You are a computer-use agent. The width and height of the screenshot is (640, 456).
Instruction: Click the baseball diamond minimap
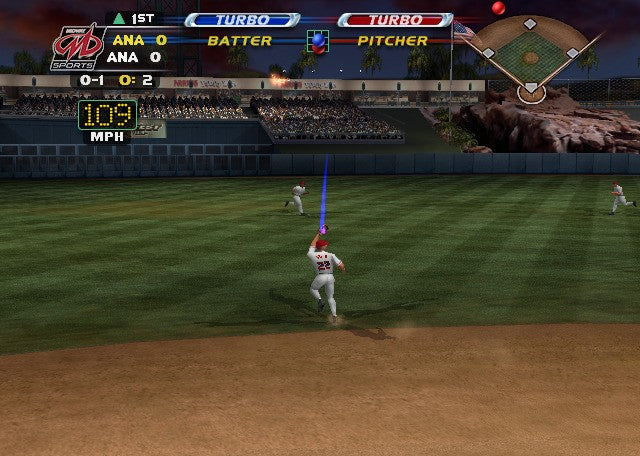(530, 56)
